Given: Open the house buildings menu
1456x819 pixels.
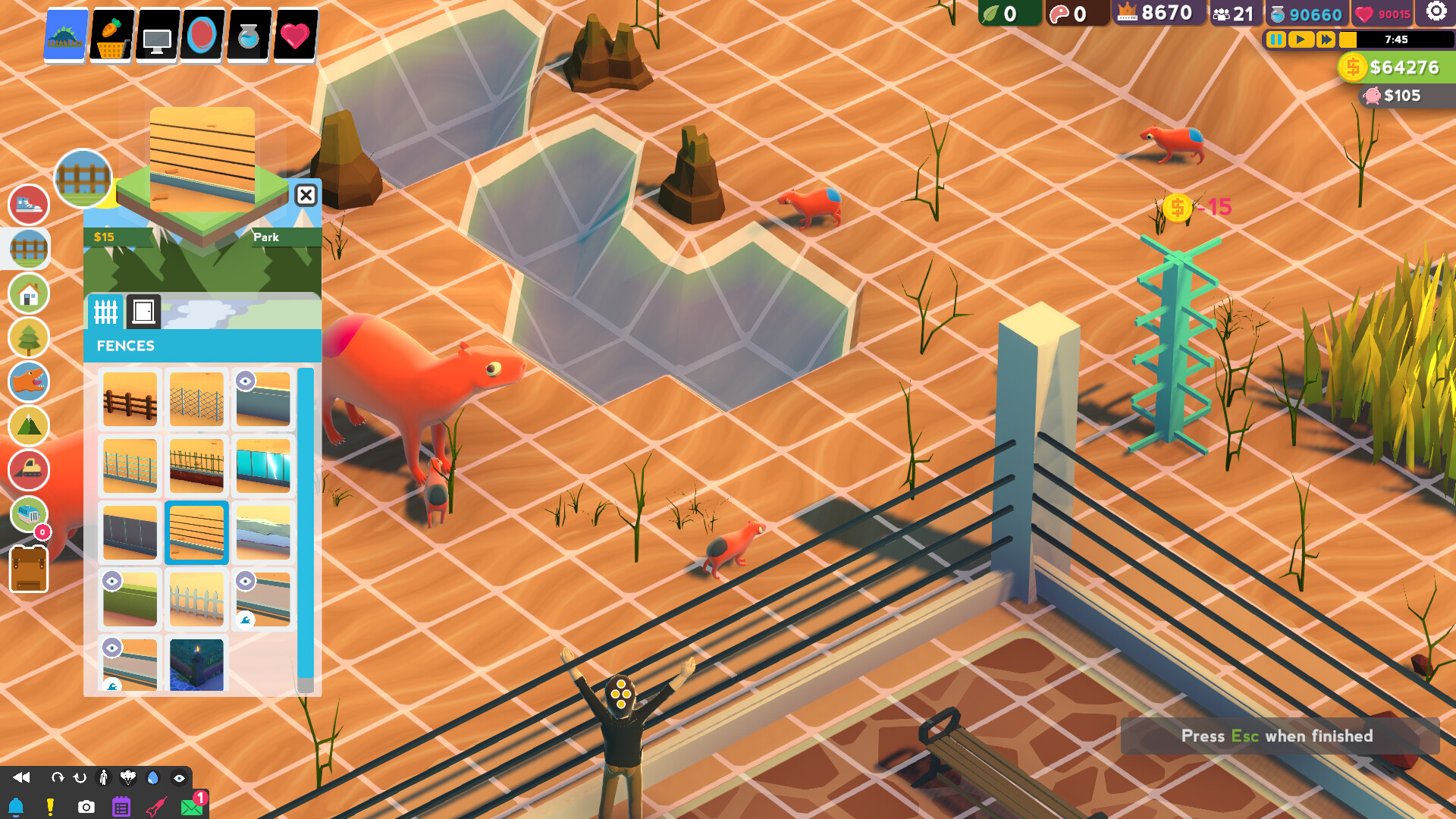Looking at the screenshot, I should pyautogui.click(x=28, y=293).
